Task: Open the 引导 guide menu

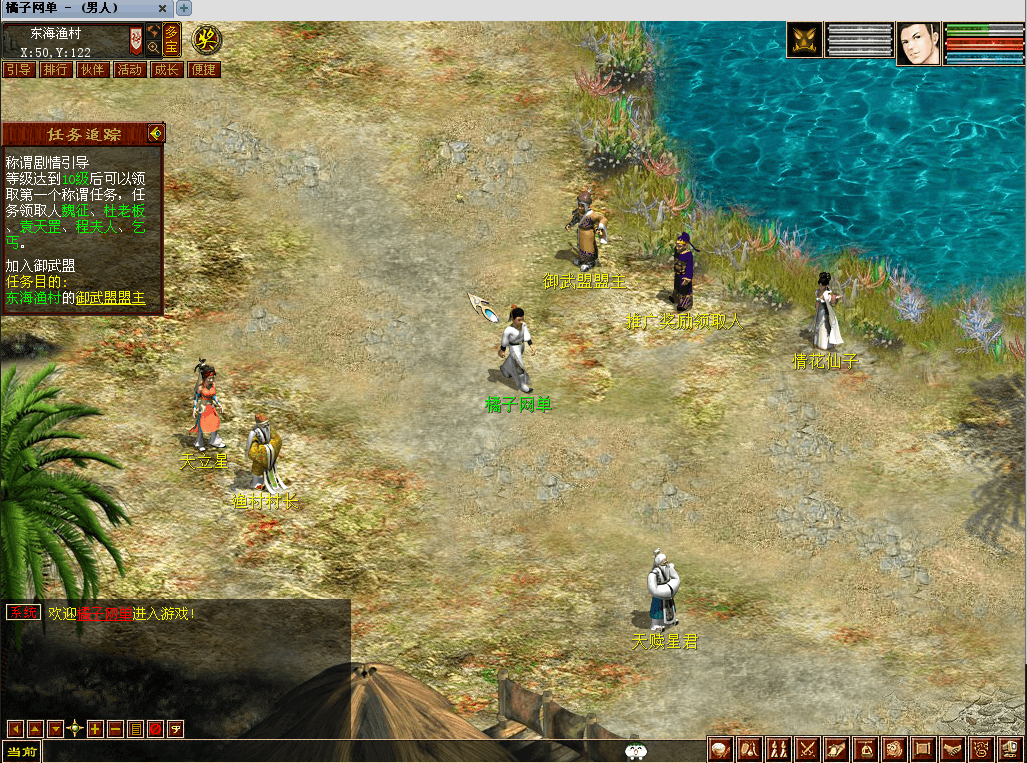Action: click(x=19, y=70)
